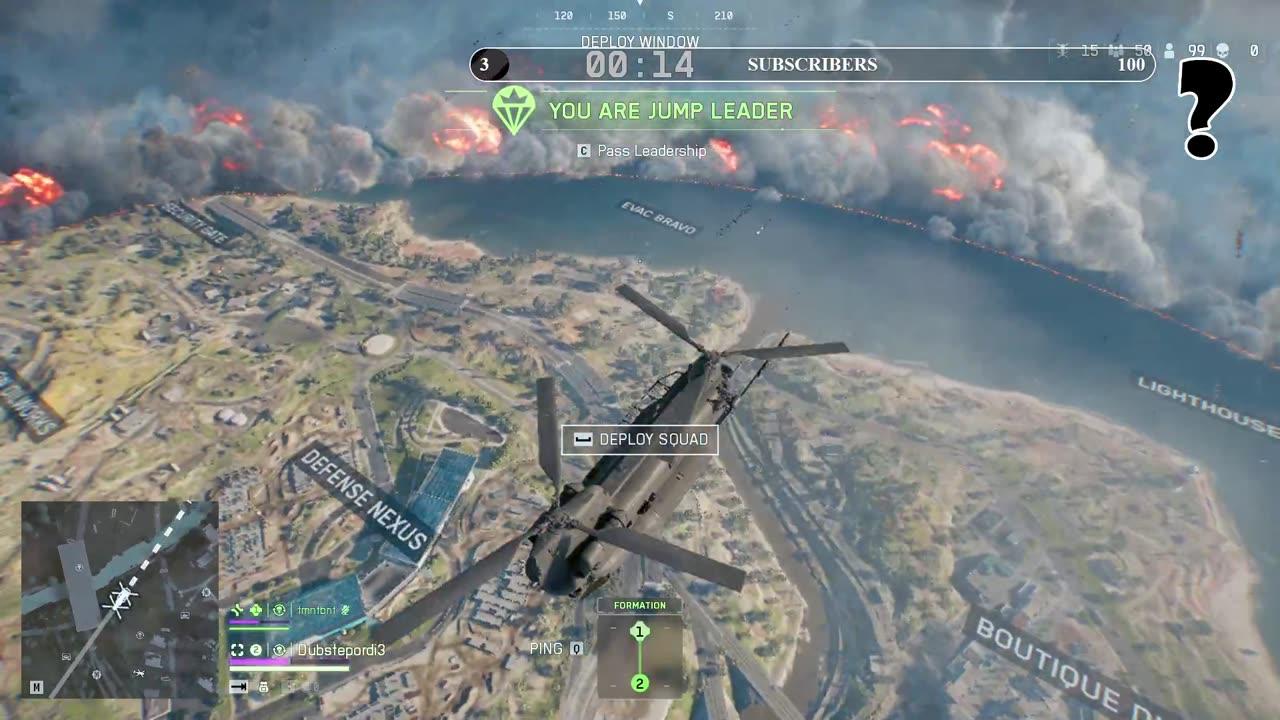
Task: Click the formation track connecting both positions
Action: 638,657
